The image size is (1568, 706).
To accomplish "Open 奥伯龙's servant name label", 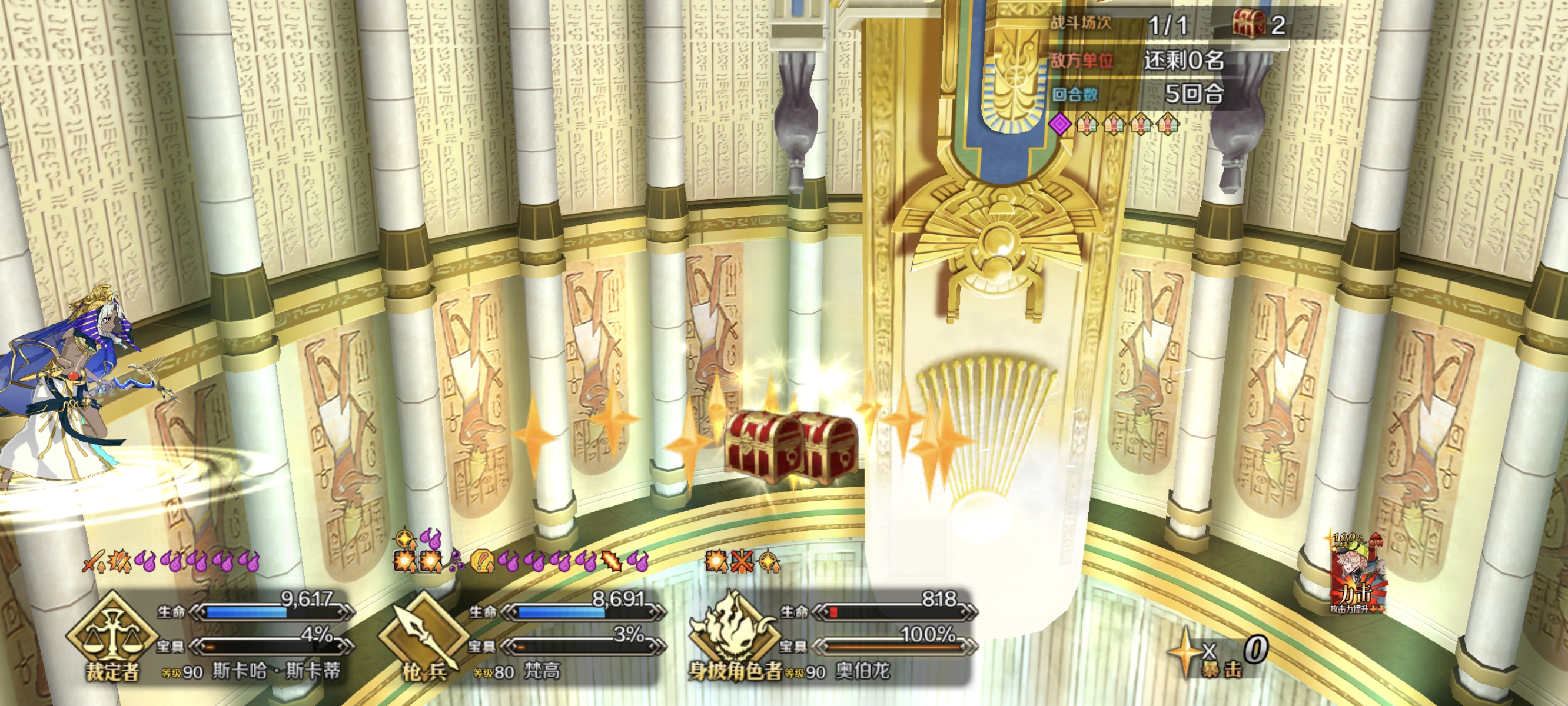I will click(x=862, y=671).
